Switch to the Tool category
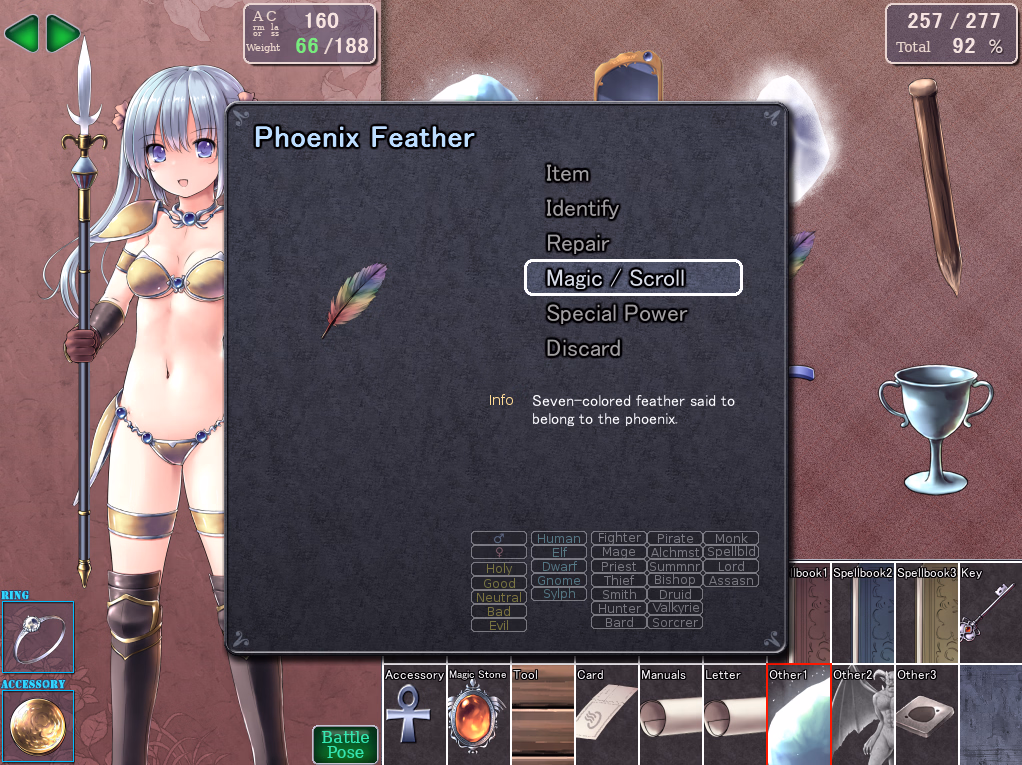 [542, 714]
